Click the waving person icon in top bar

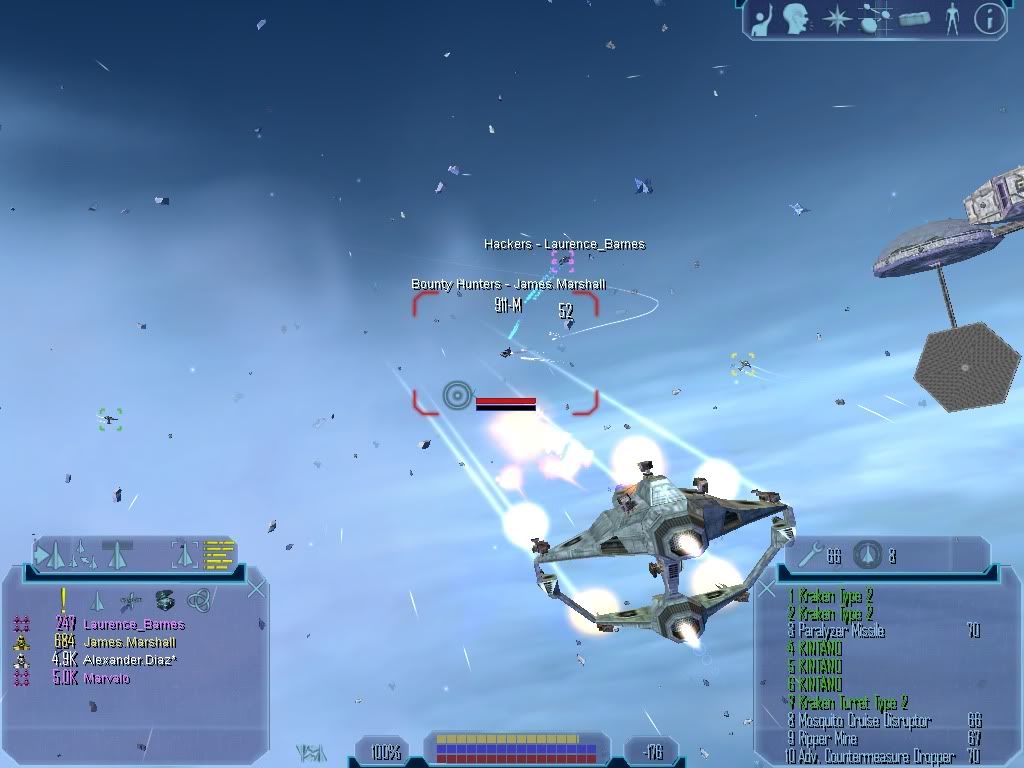(x=762, y=19)
